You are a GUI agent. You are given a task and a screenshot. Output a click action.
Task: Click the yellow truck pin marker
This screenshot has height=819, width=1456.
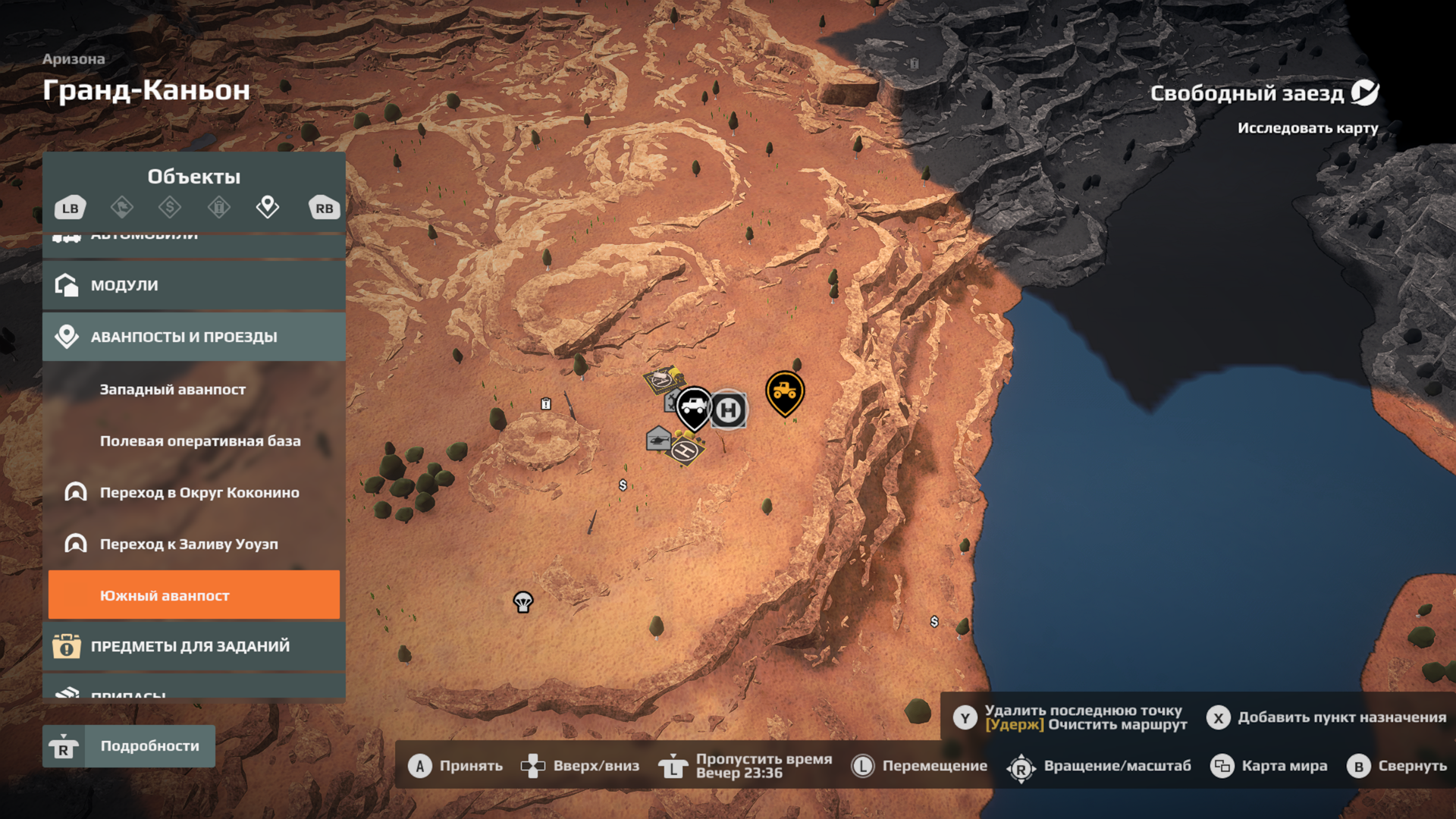784,392
